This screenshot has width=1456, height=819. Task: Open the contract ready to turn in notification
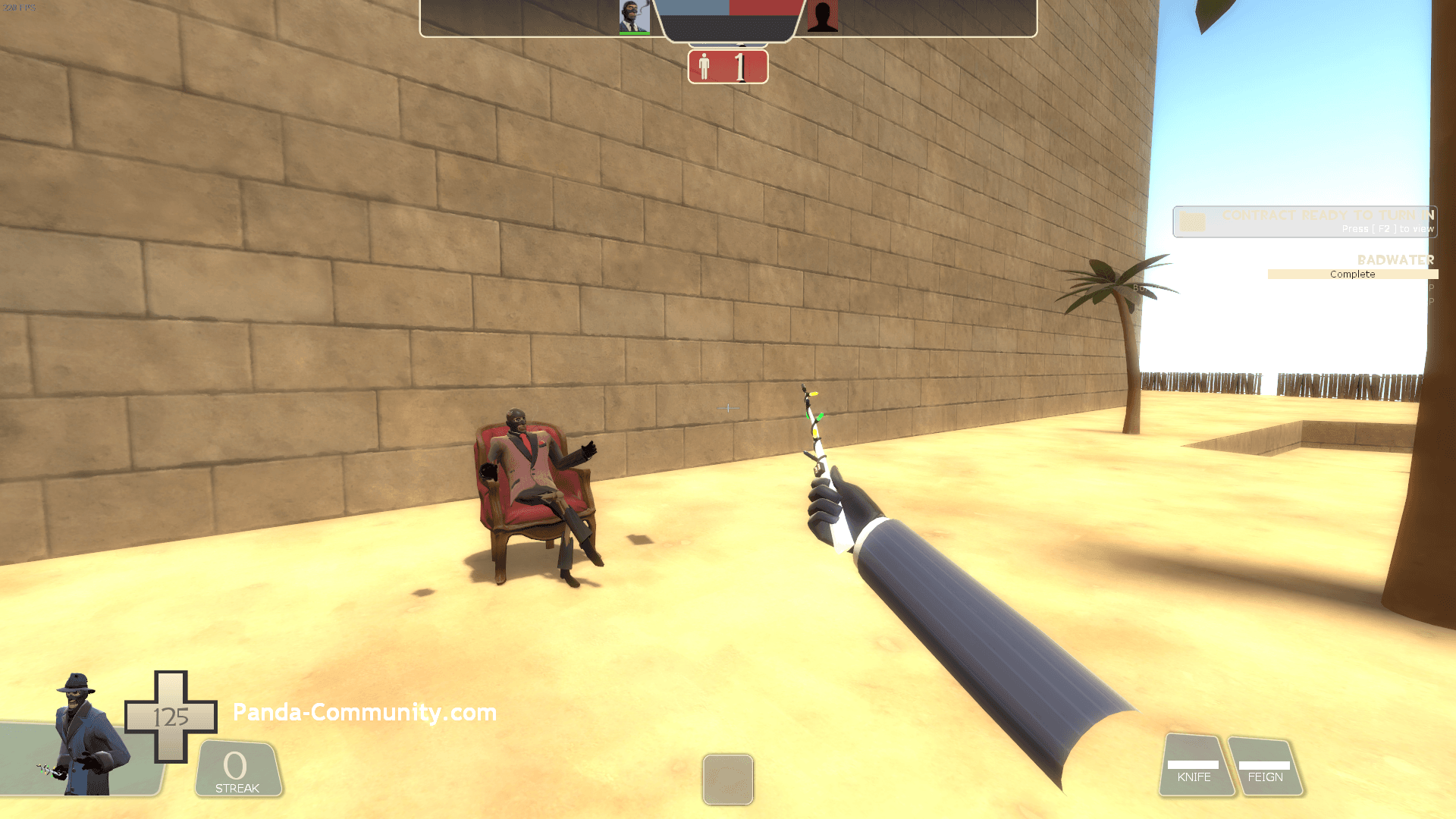click(x=1304, y=221)
